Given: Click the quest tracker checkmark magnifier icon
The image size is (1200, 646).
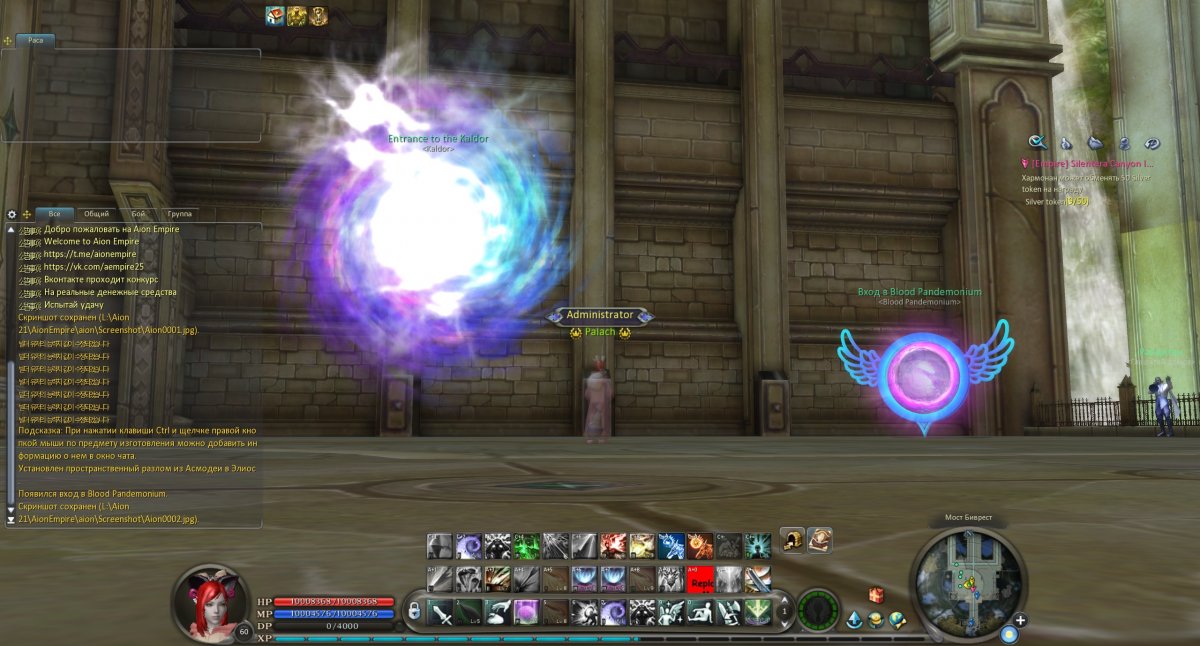Looking at the screenshot, I should pos(1038,142).
